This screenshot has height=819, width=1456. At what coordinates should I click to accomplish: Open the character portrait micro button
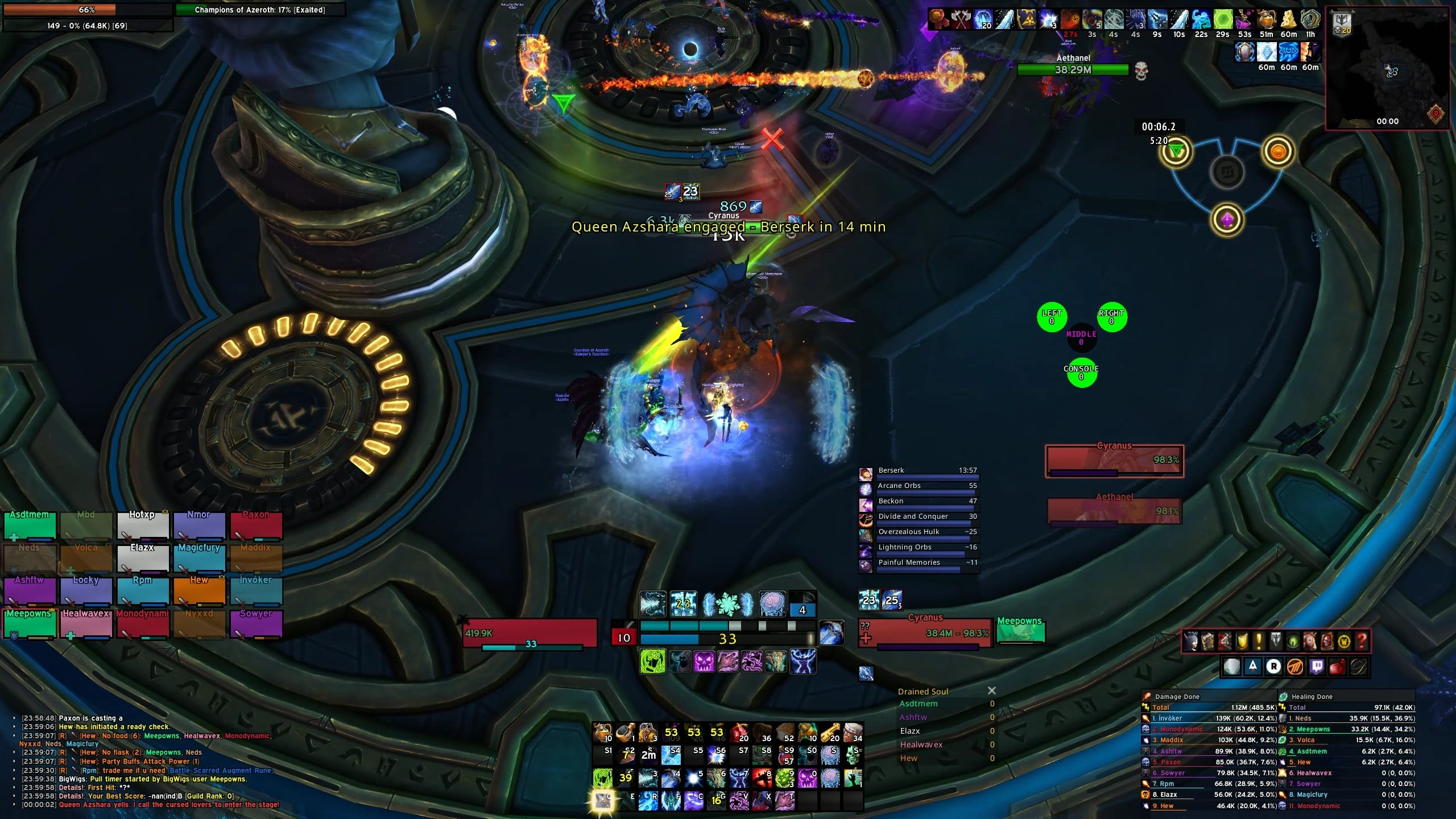point(1190,642)
